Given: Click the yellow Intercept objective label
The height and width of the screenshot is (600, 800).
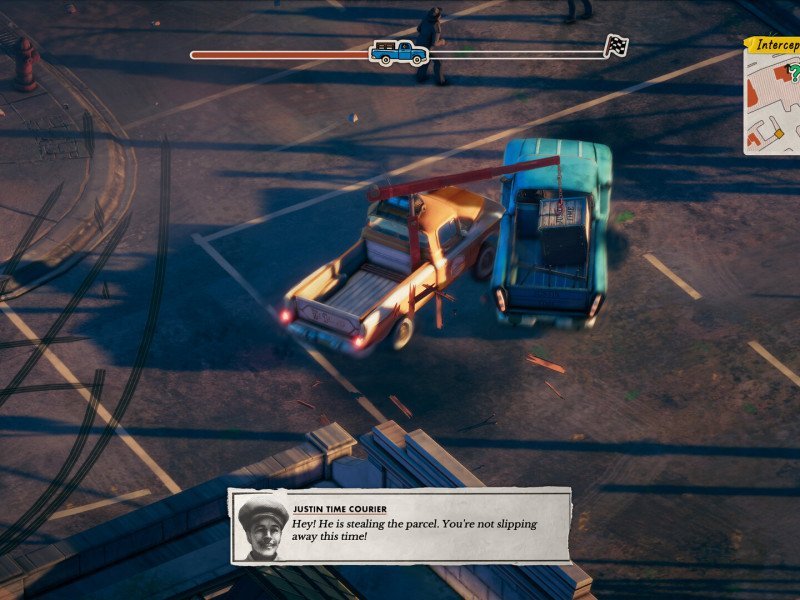Looking at the screenshot, I should (774, 44).
